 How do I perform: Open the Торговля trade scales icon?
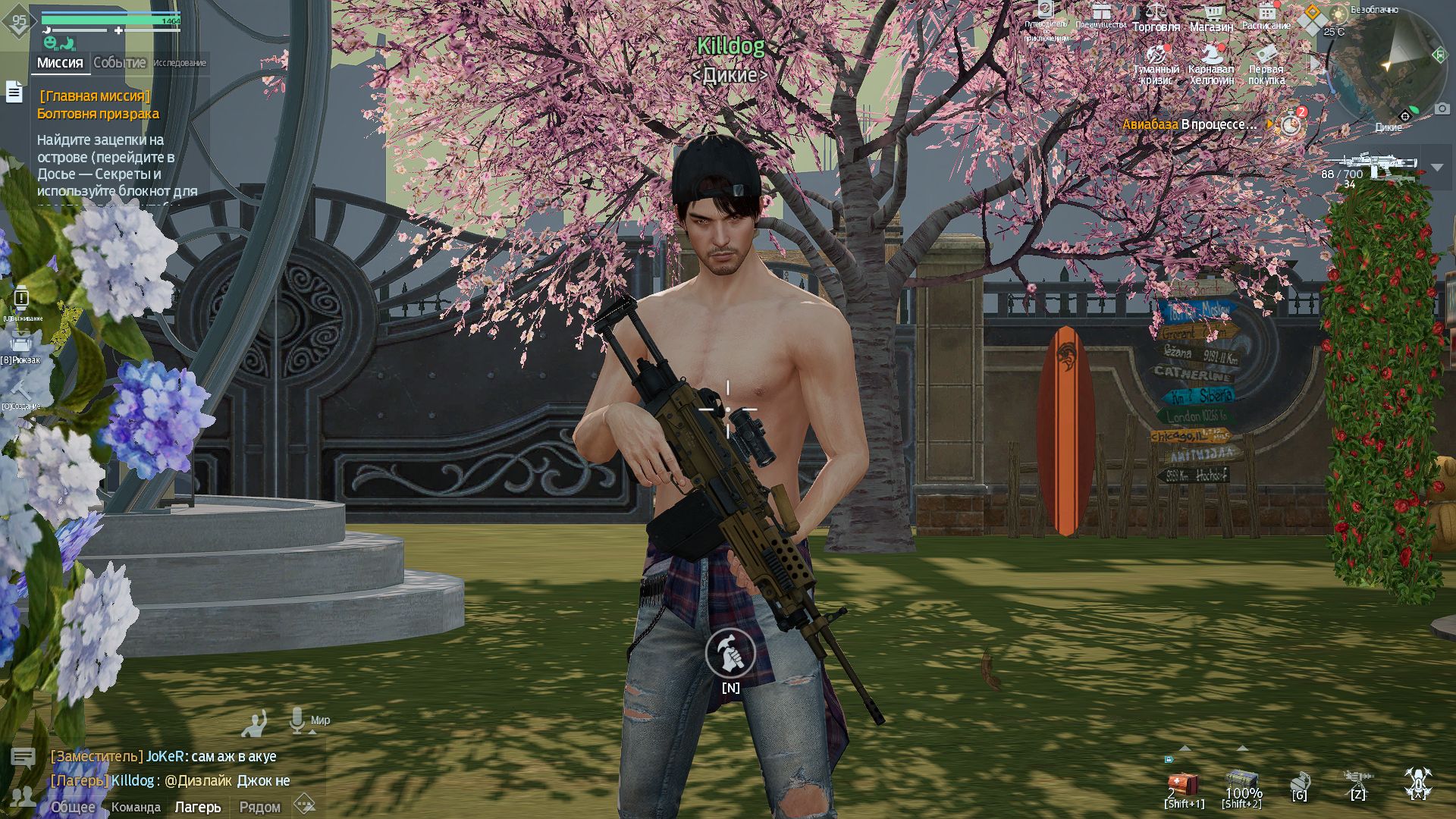point(1156,10)
